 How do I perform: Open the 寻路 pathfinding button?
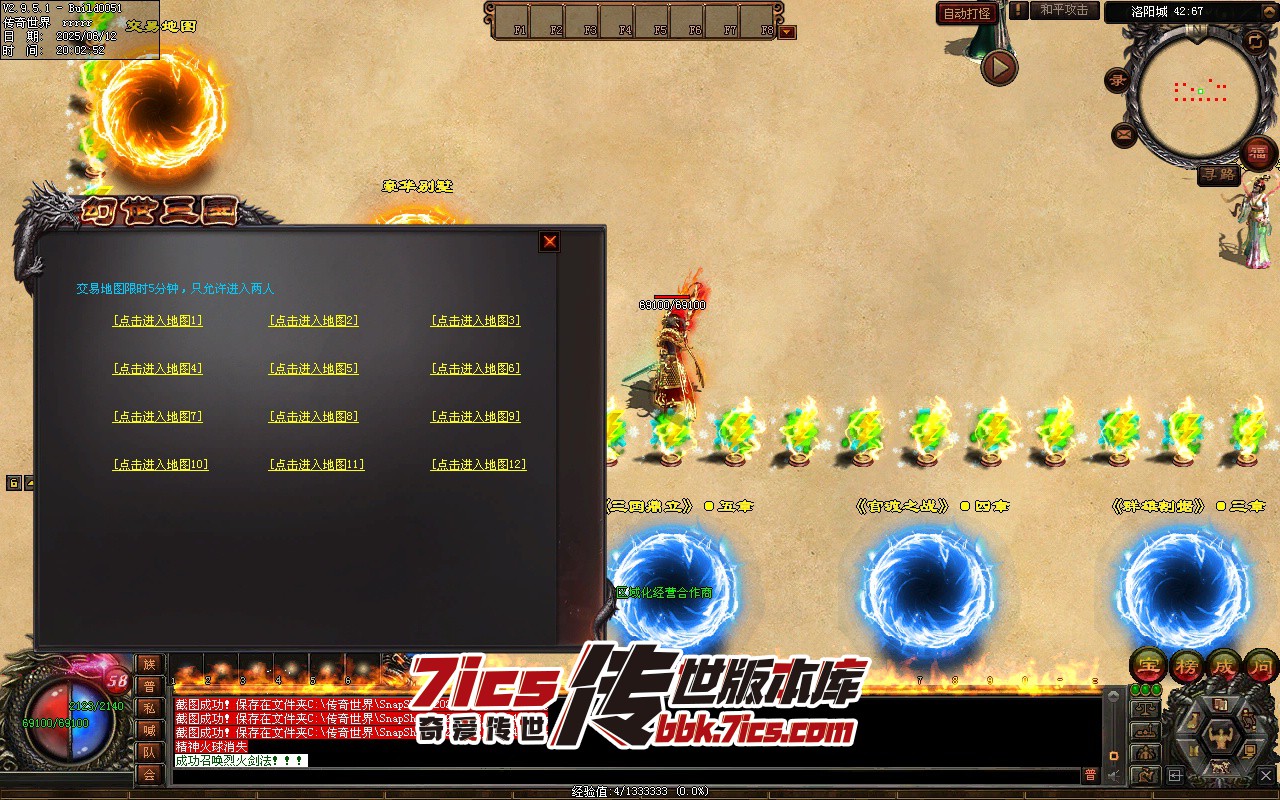tap(1219, 175)
